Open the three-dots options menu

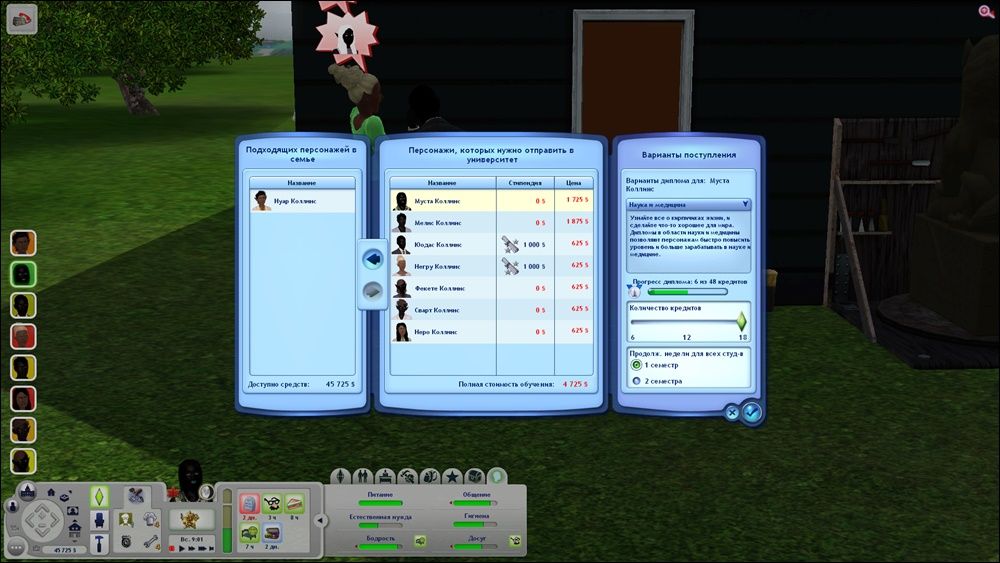(16, 547)
